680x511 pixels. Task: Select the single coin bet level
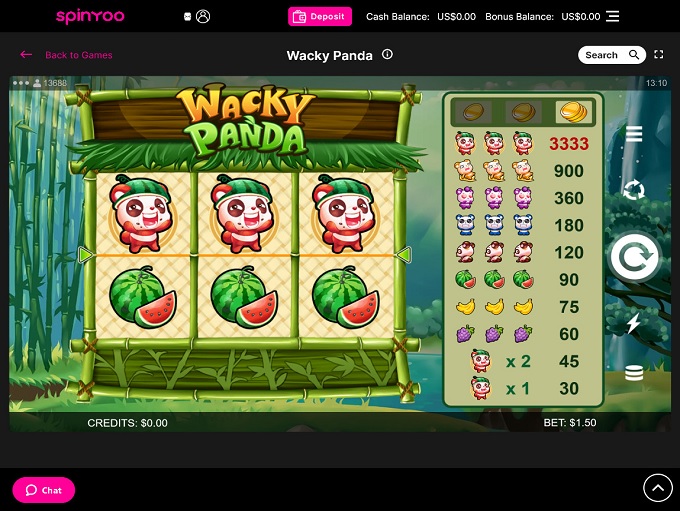pos(468,111)
